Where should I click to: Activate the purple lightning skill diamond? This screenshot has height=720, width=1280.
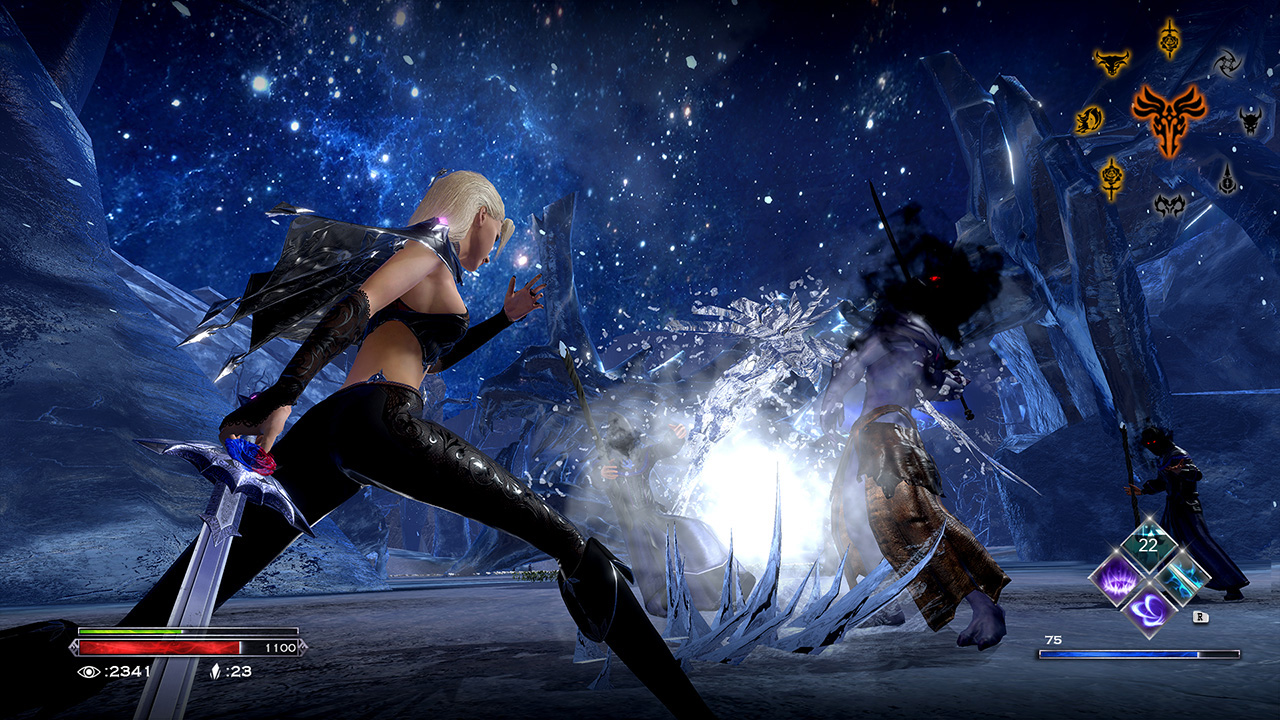click(1117, 580)
